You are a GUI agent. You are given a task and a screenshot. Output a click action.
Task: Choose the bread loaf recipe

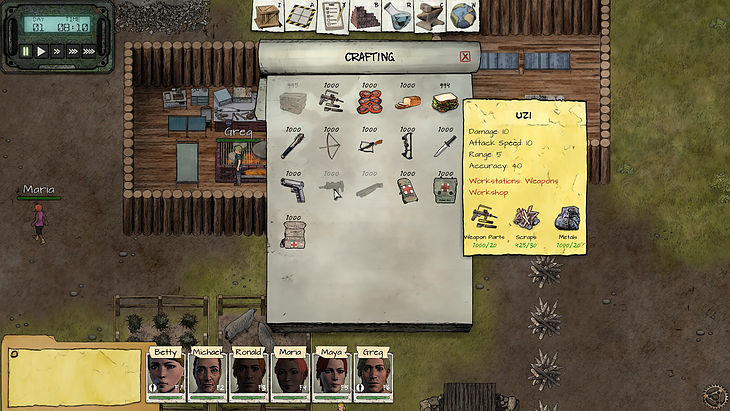point(407,103)
